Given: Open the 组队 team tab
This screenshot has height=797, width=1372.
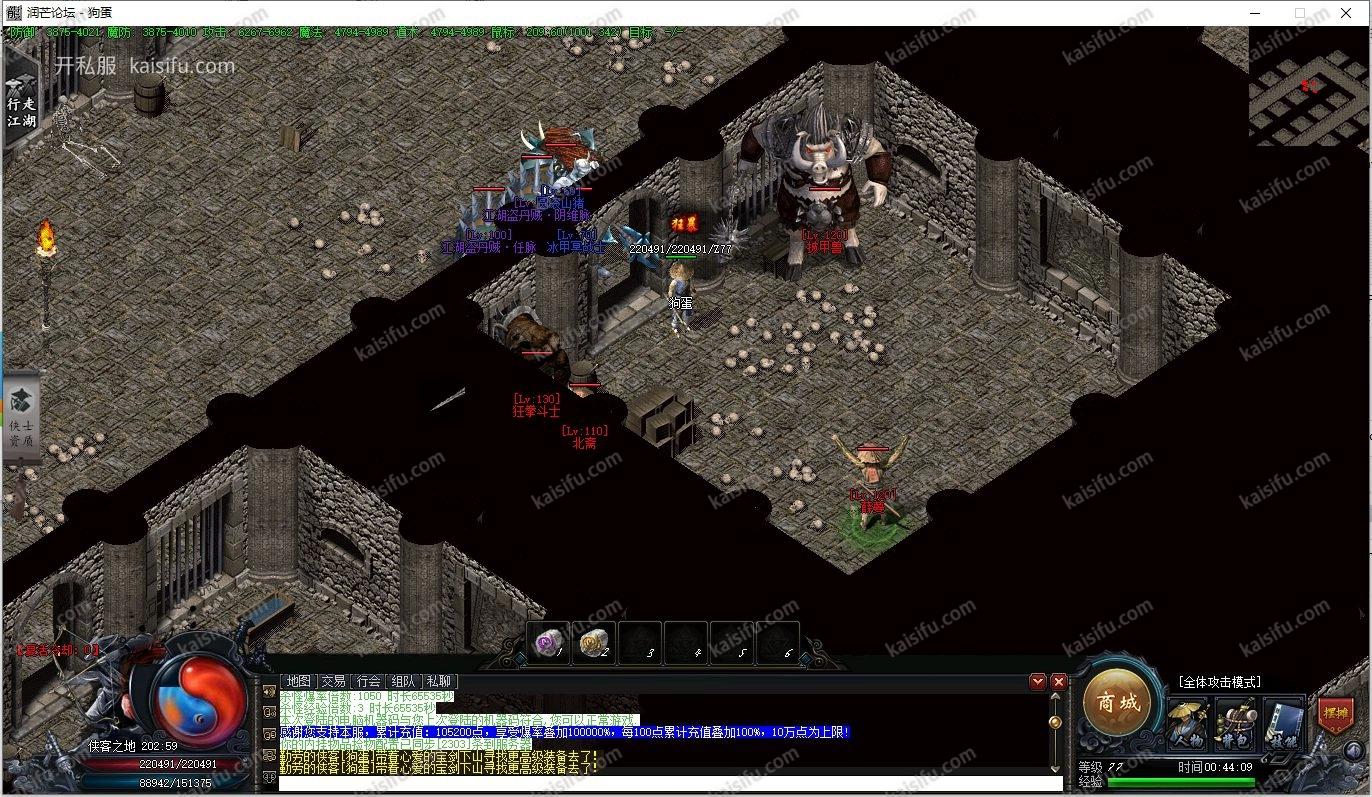Looking at the screenshot, I should coord(403,681).
